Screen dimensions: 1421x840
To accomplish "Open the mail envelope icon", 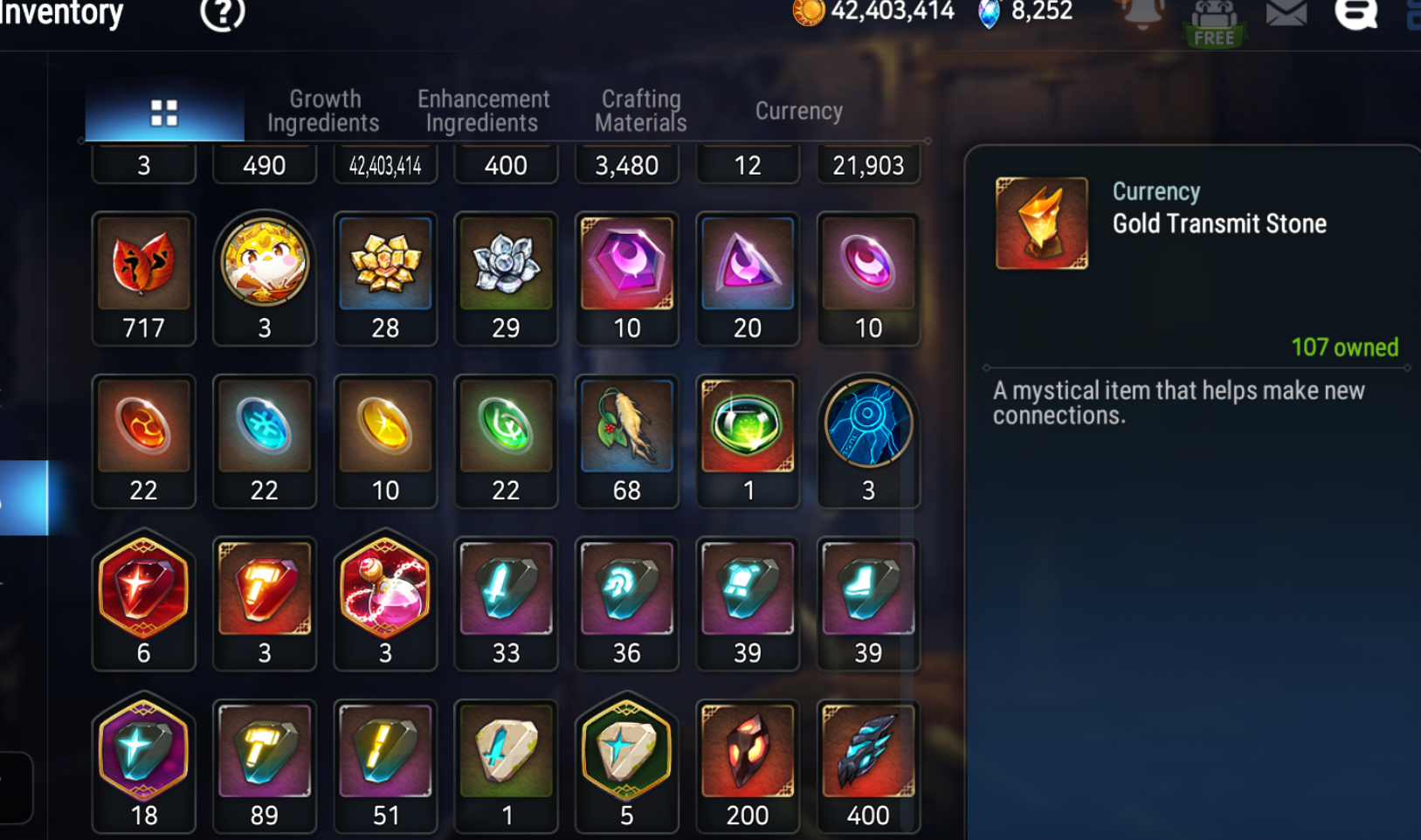I will [x=1286, y=14].
